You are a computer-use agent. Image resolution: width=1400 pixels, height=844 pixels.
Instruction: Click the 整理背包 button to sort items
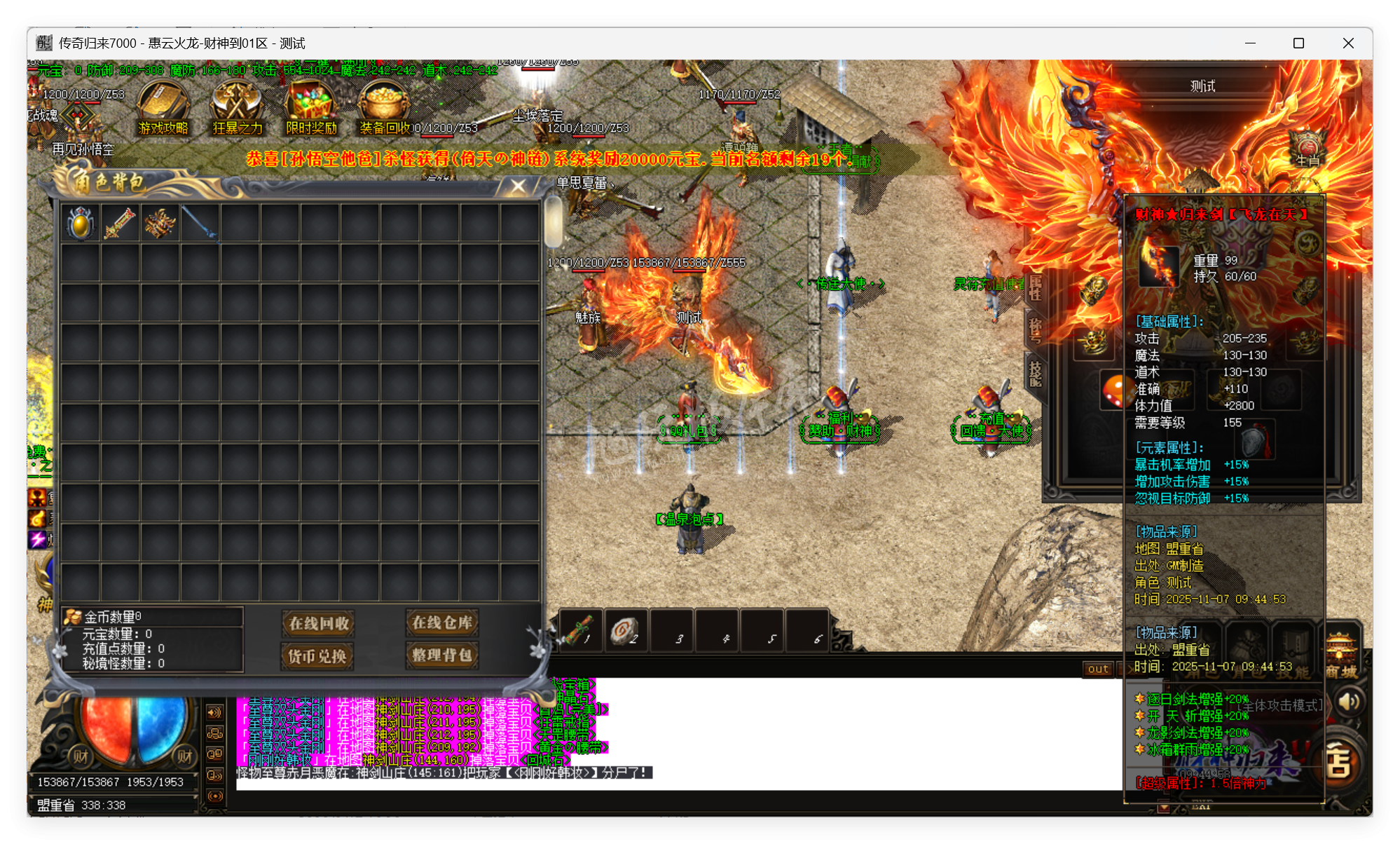[x=442, y=657]
